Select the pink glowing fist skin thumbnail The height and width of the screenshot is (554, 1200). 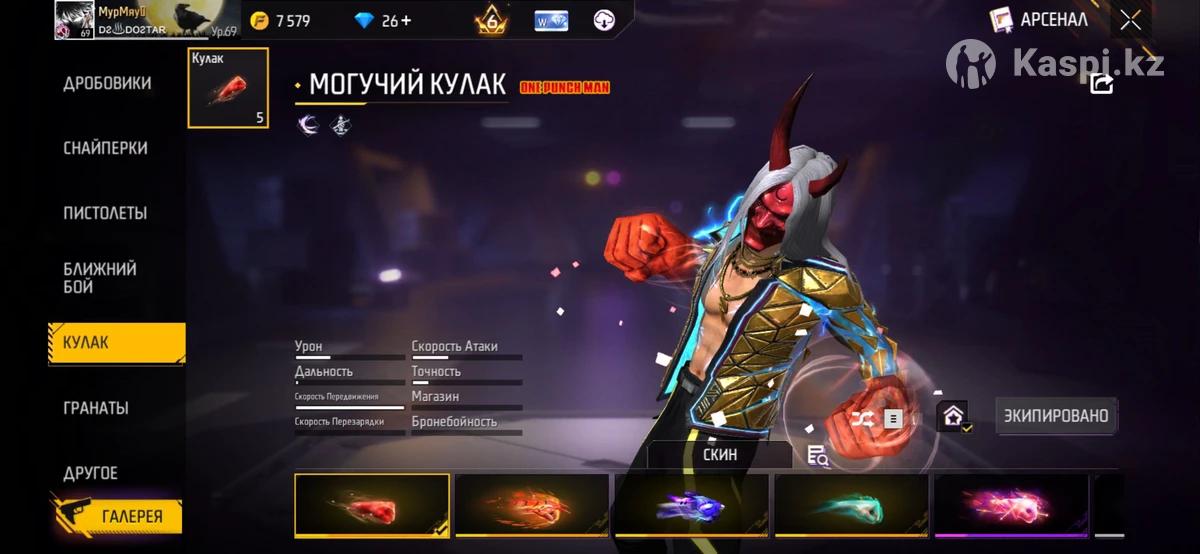click(x=1011, y=506)
